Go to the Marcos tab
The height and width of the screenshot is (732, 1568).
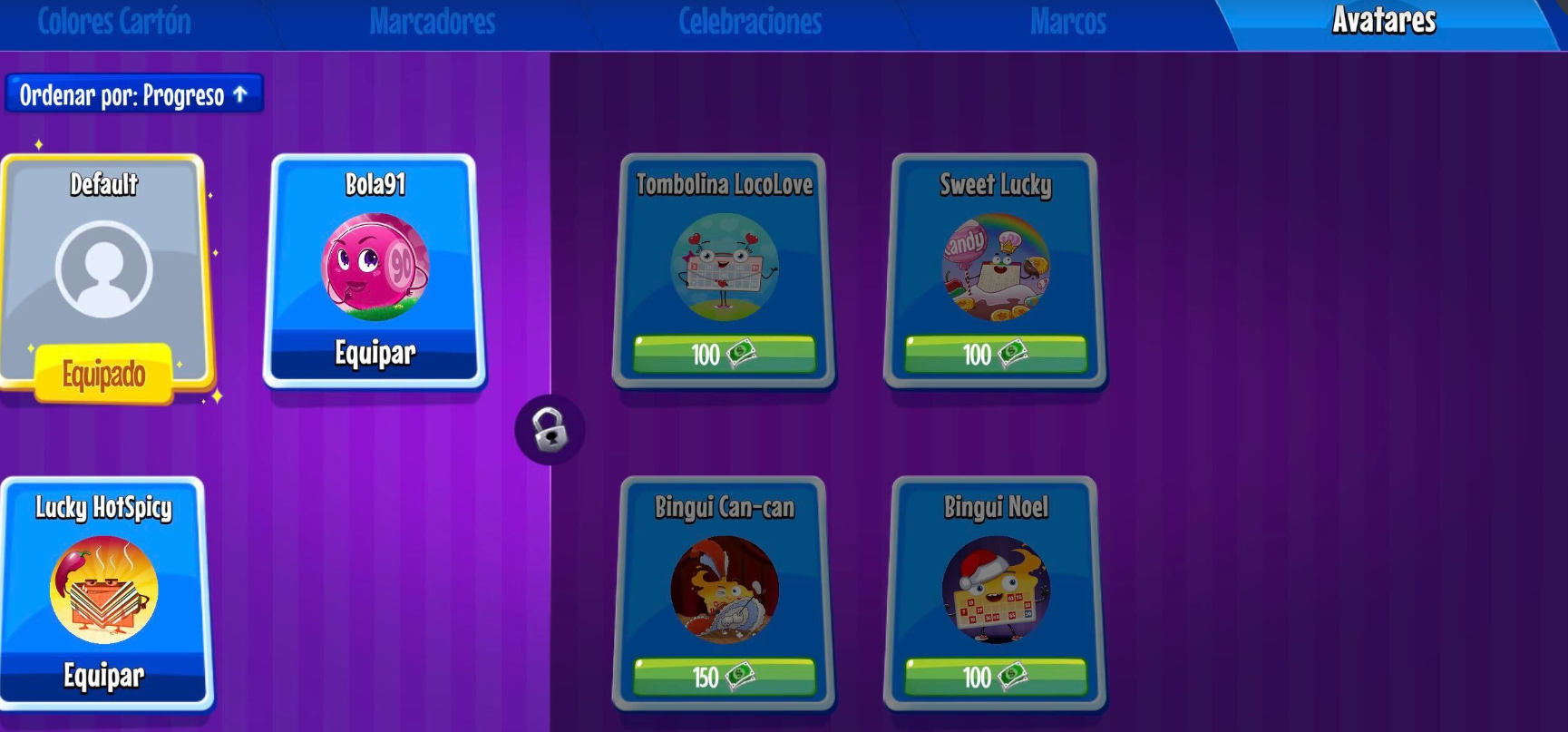(x=1067, y=22)
